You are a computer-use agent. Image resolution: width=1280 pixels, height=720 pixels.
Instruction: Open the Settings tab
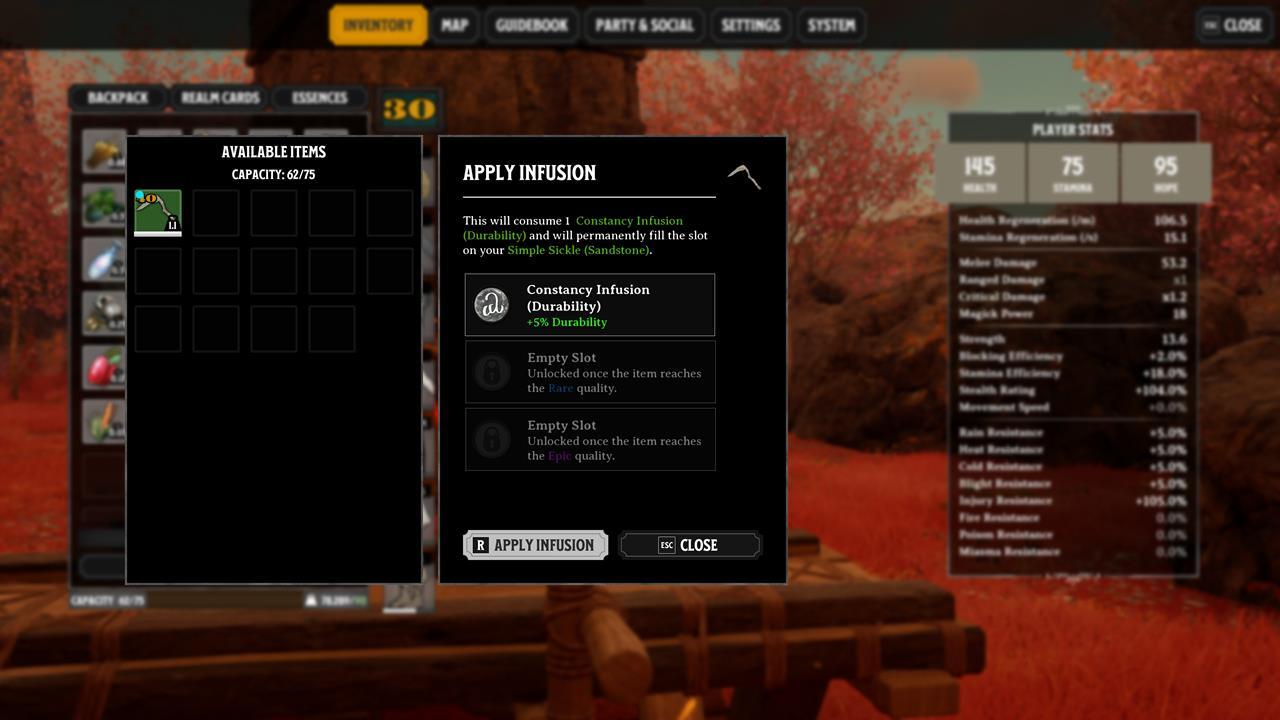tap(750, 25)
